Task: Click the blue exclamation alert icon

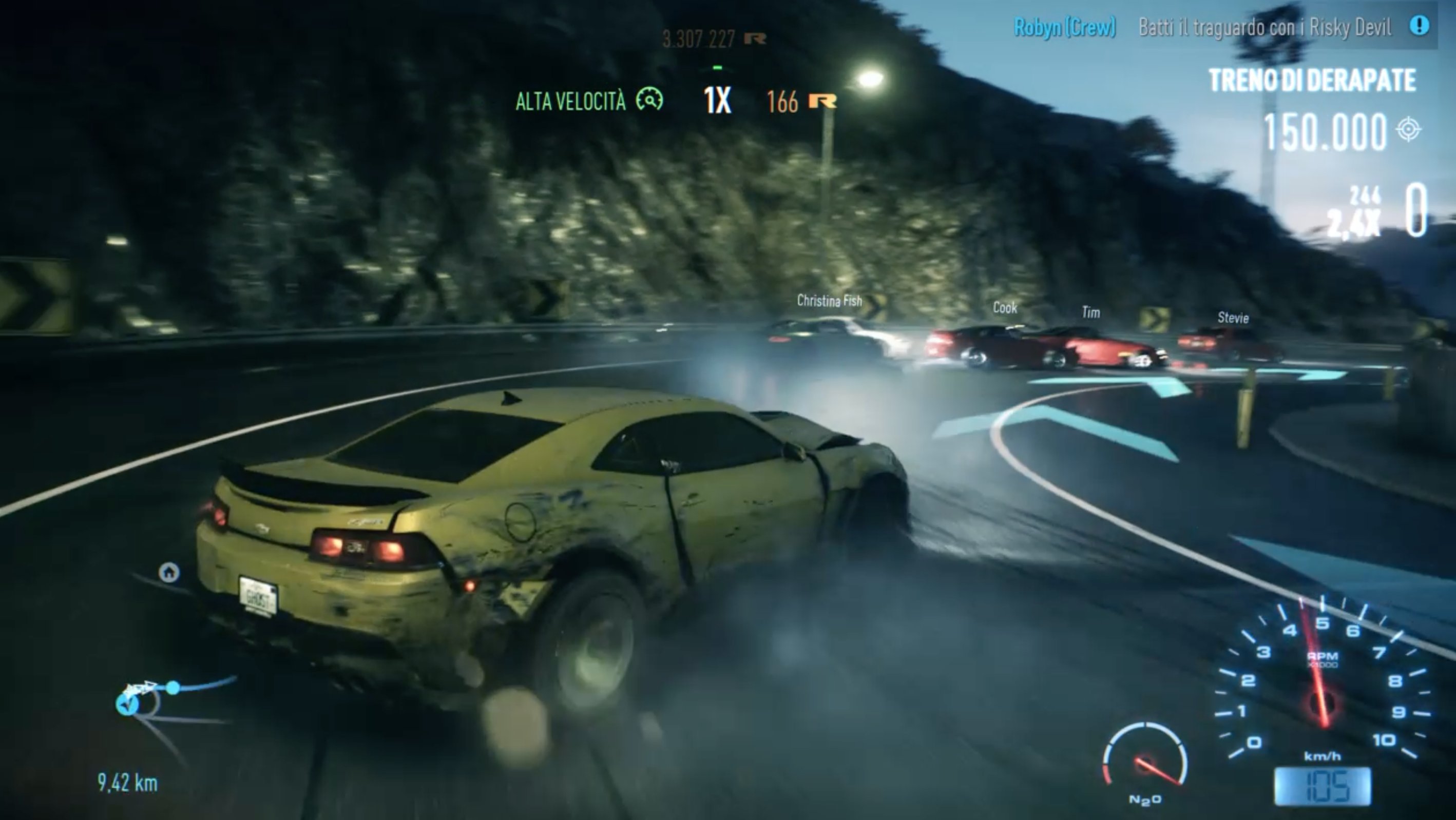Action: [x=1419, y=26]
